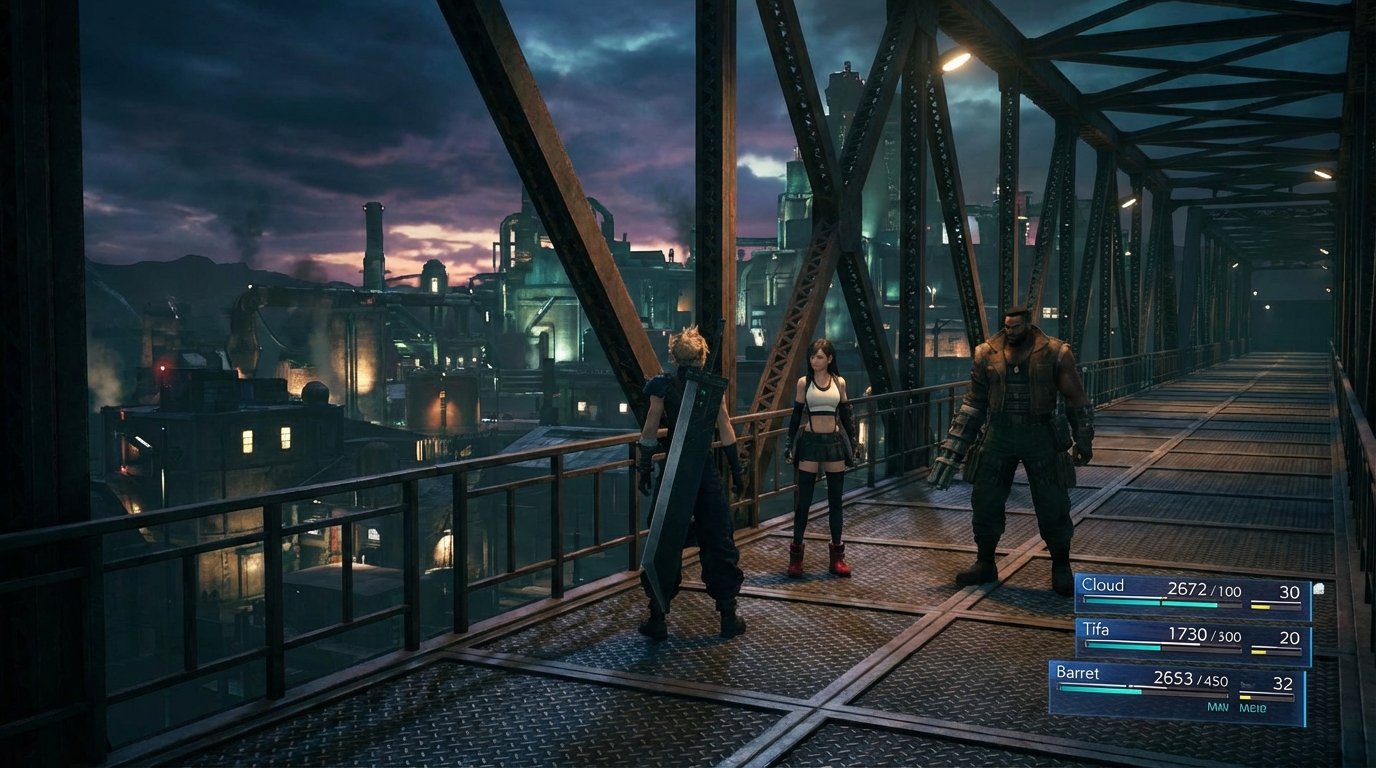Viewport: 1376px width, 768px height.
Task: Click Tifa's yellow ATB gauge segment
Action: [x=1258, y=651]
